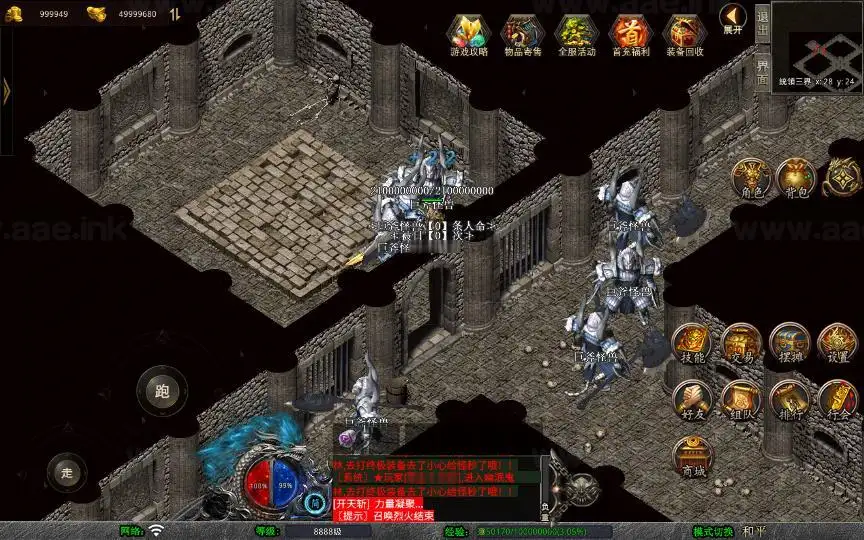Click the 退出 exit tab
This screenshot has width=864, height=540.
pyautogui.click(x=762, y=20)
